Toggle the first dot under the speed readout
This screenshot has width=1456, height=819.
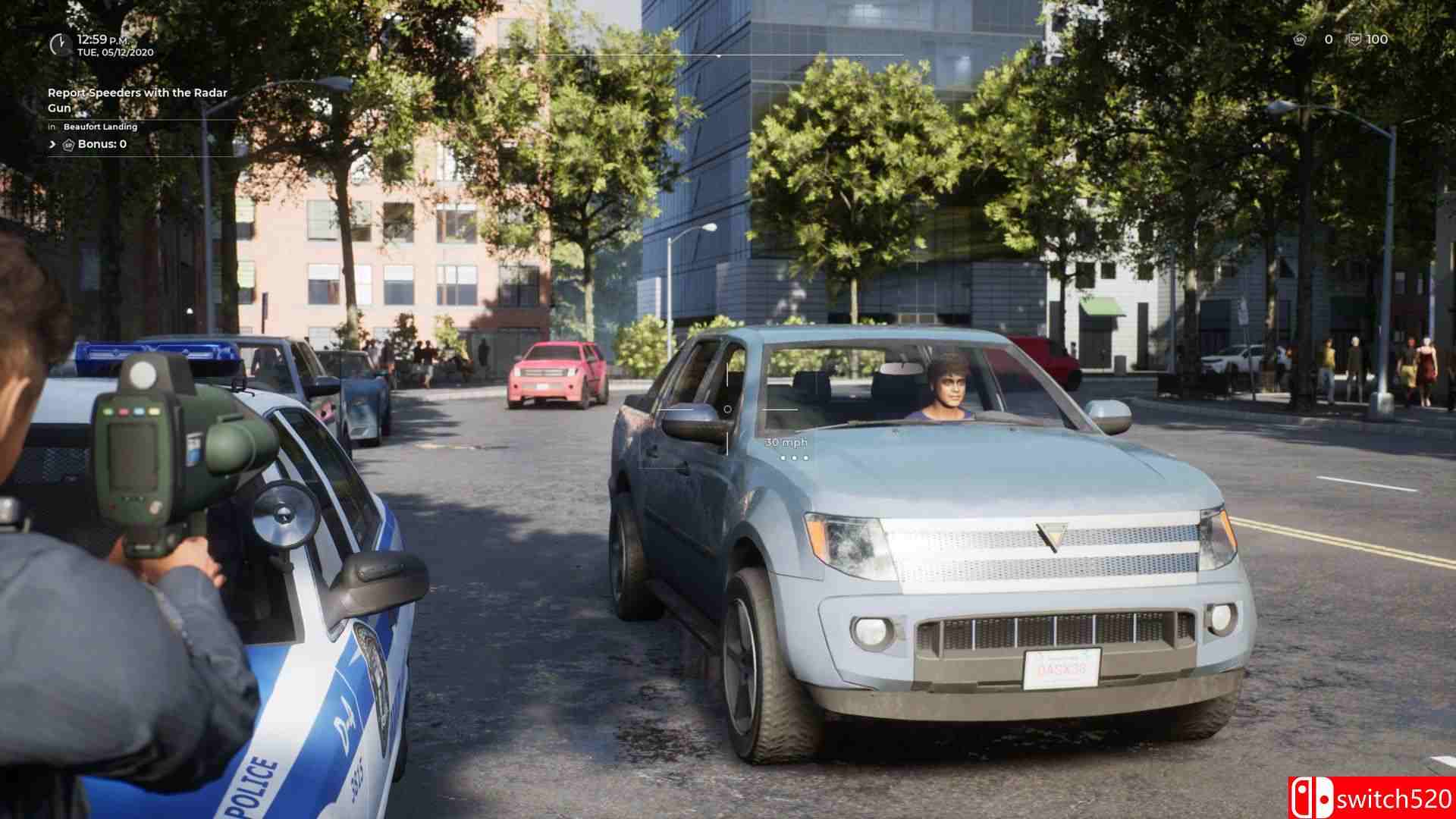point(783,458)
